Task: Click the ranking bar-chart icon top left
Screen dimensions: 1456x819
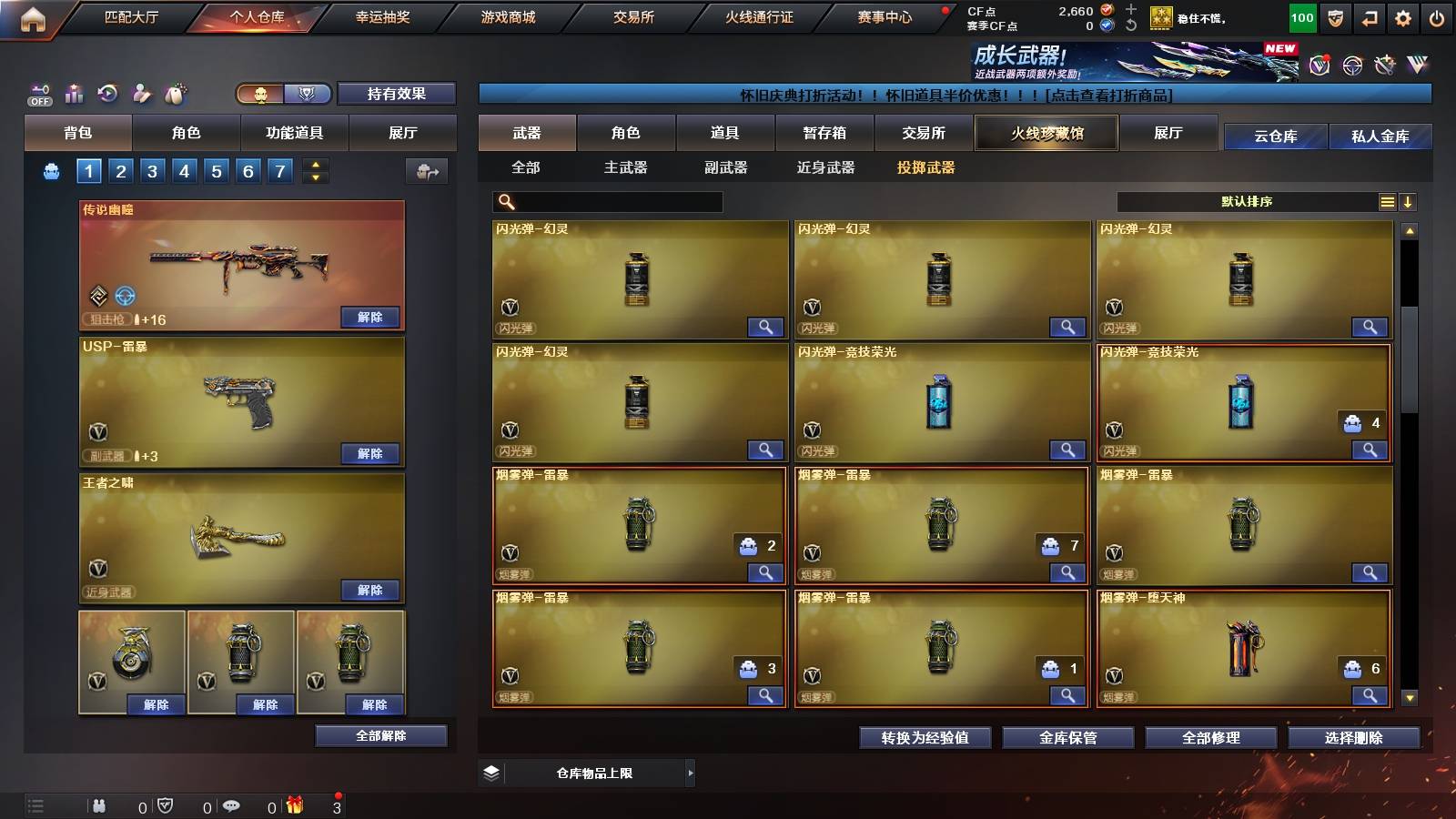Action: pyautogui.click(x=74, y=94)
